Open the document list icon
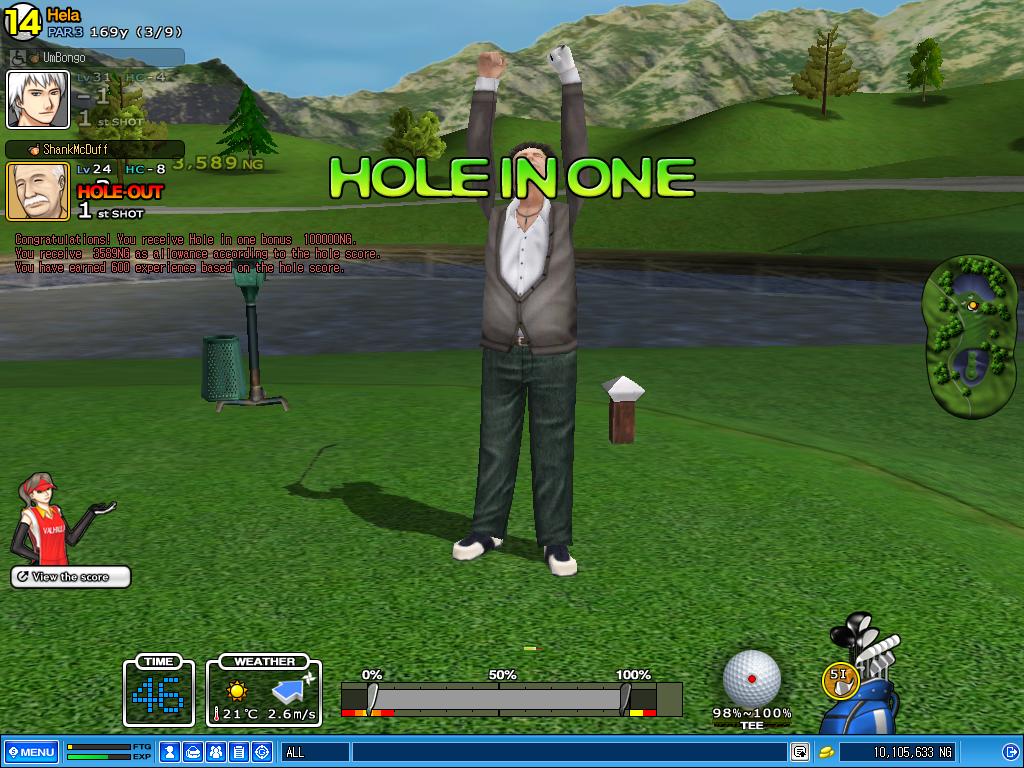The height and width of the screenshot is (768, 1024). [239, 752]
